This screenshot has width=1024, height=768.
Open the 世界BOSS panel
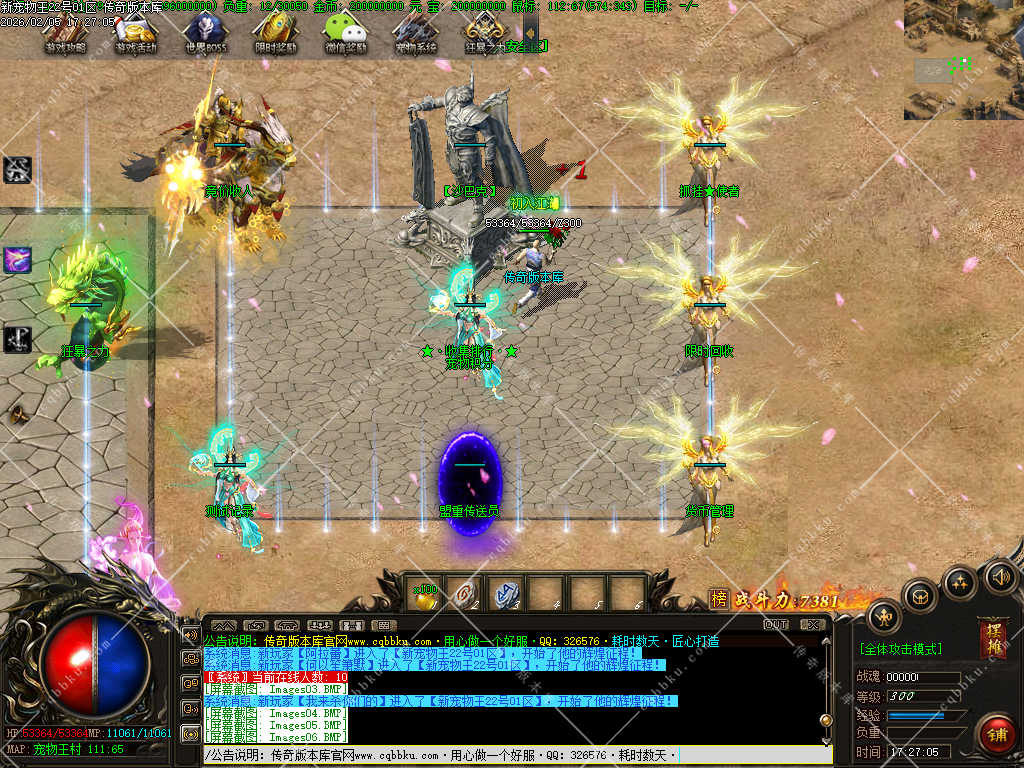[205, 34]
